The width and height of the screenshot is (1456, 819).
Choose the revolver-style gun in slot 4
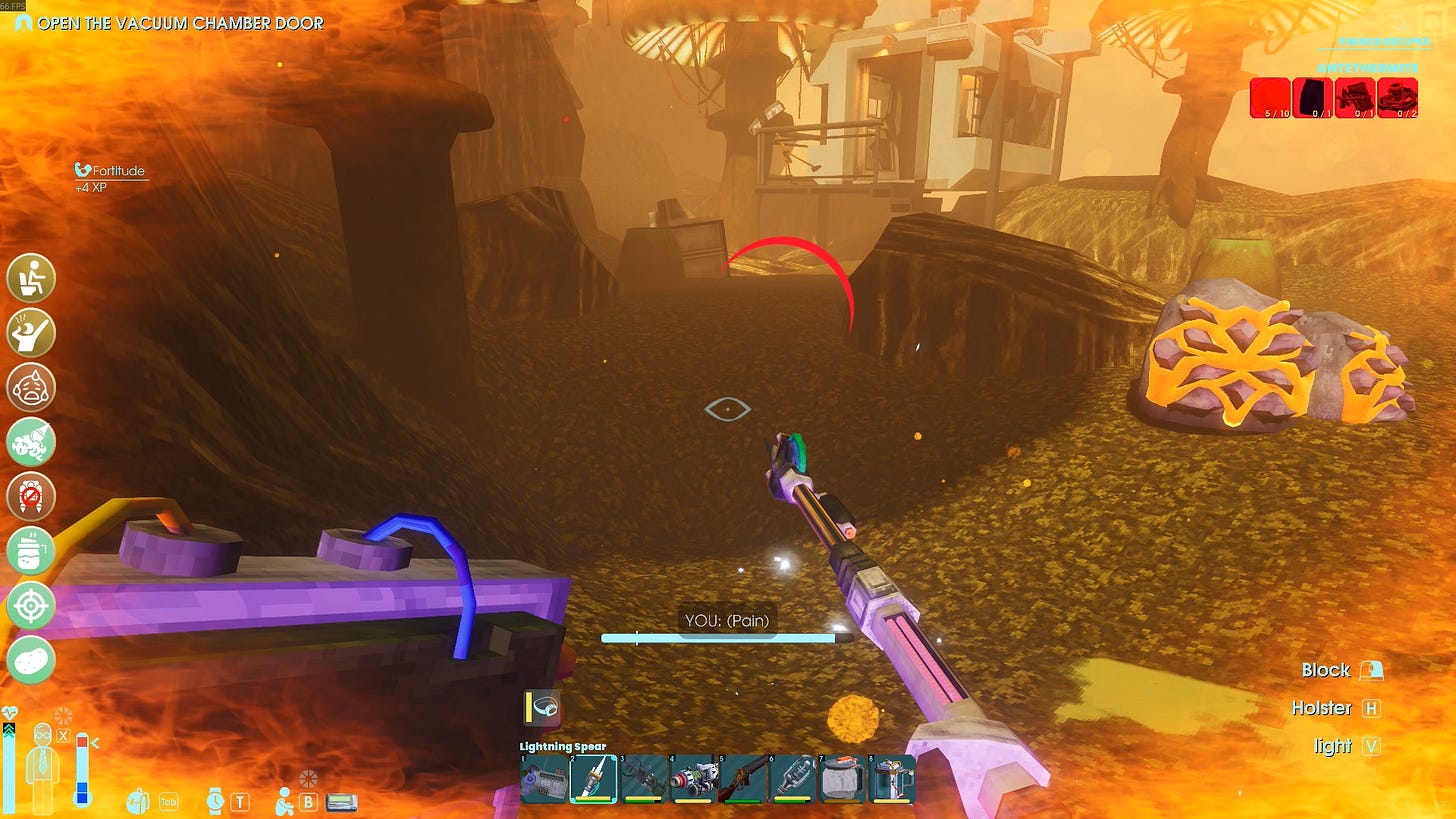692,778
